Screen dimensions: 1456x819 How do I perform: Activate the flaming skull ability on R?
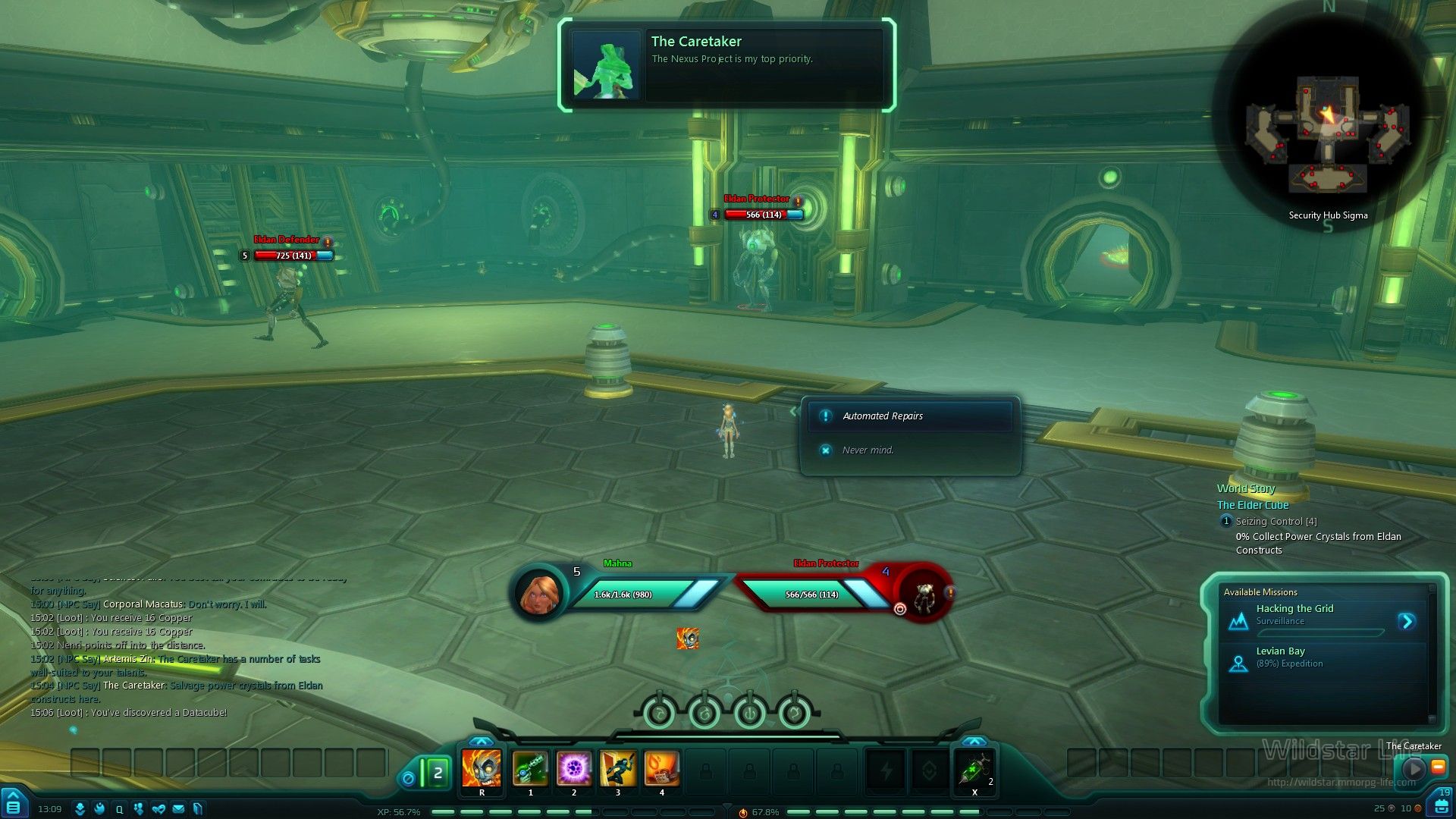coord(482,768)
